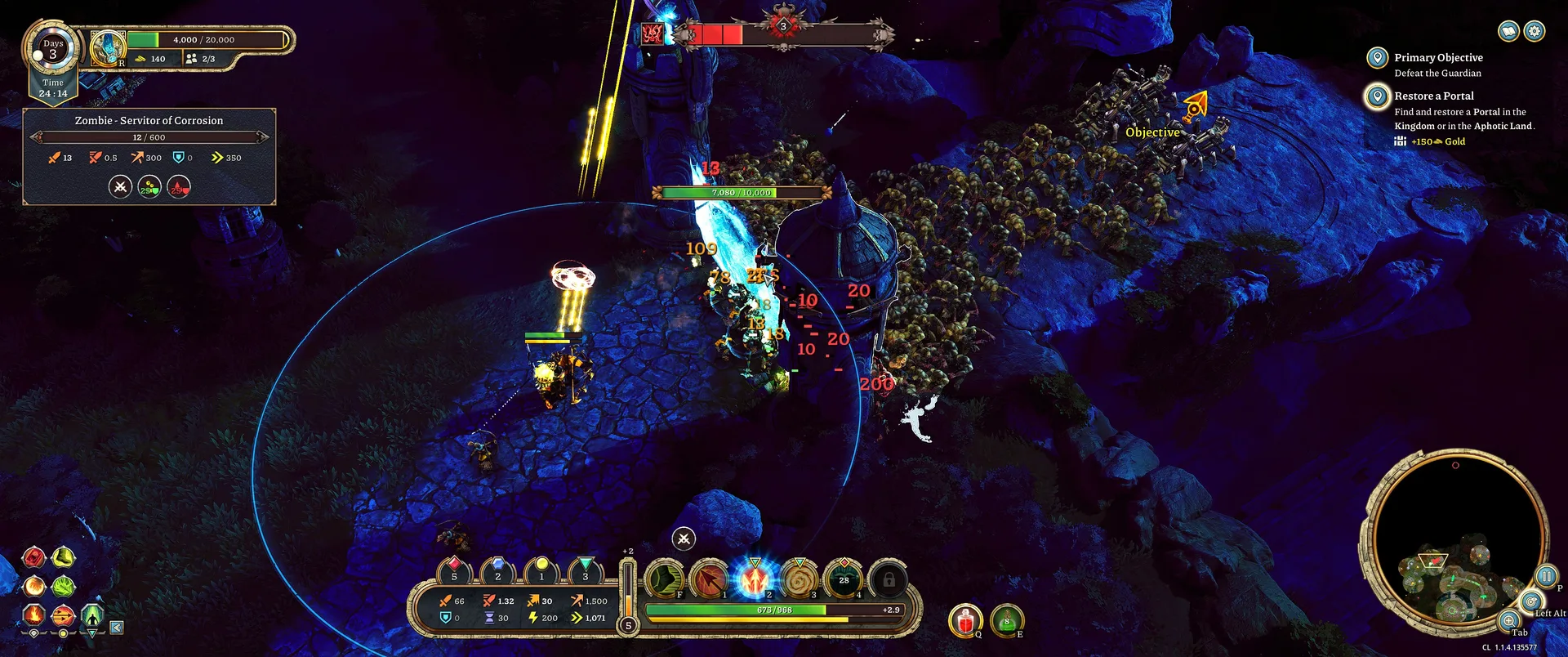
Task: Use the red health potion
Action: (964, 621)
